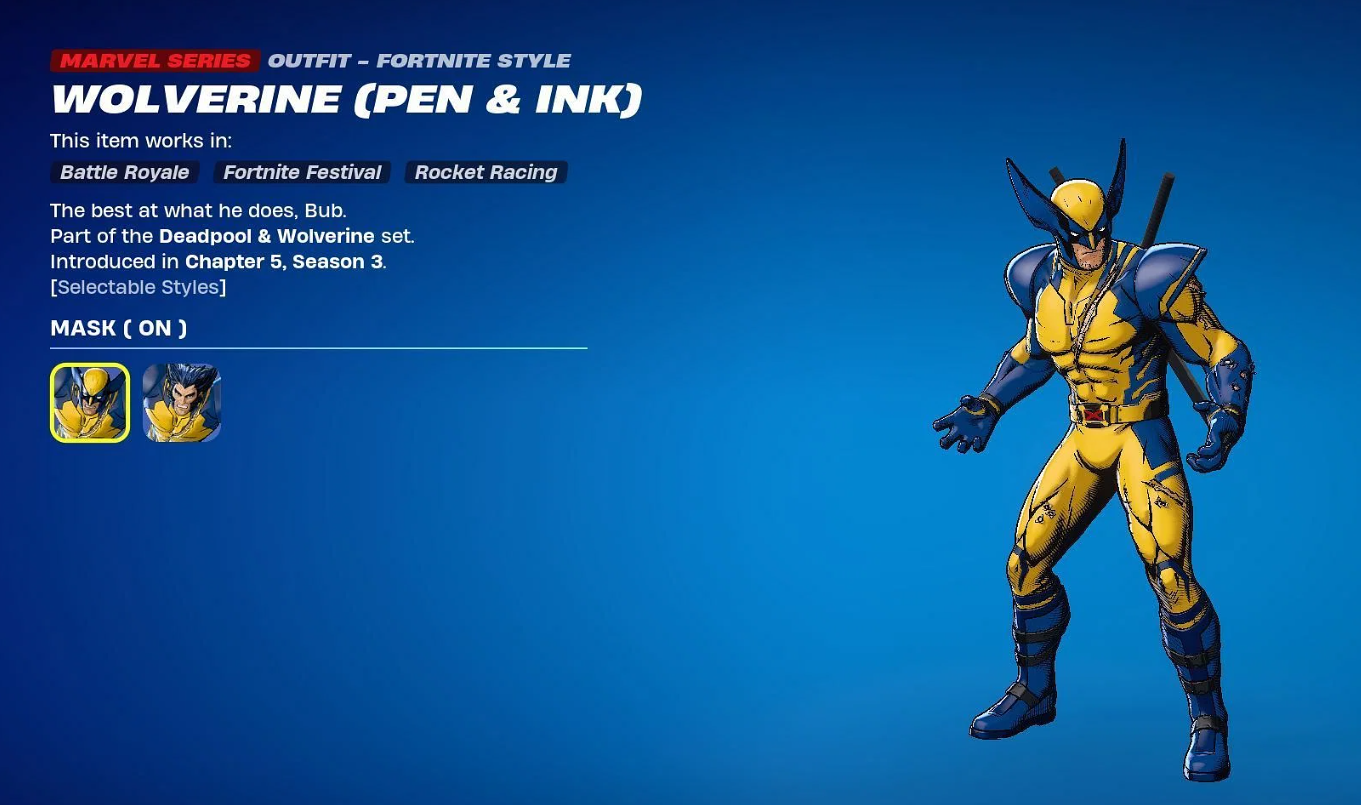Click the 'This item works in' text
This screenshot has height=805, width=1361.
140,141
